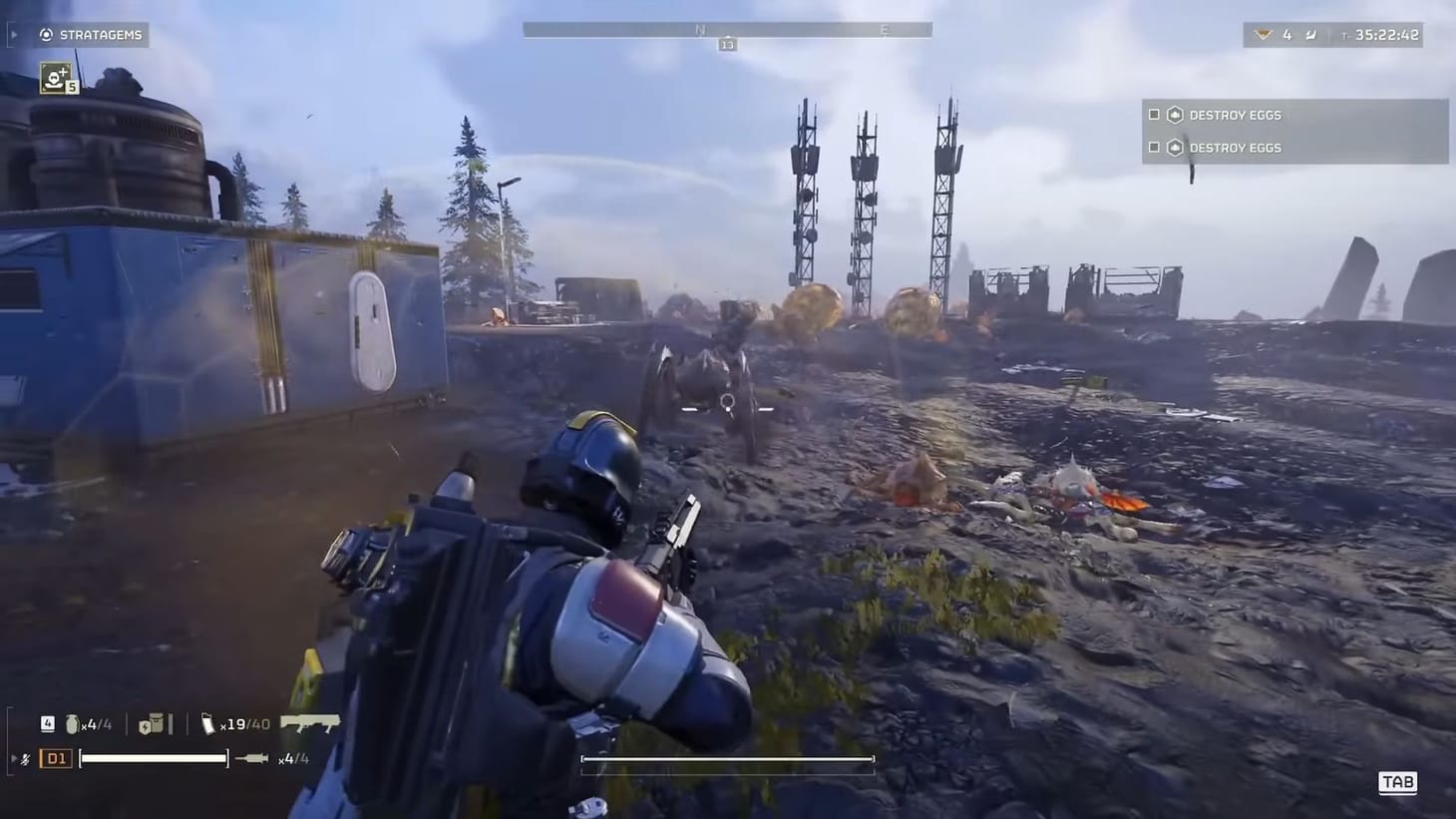Check the first DESTROY EGGS objective box
This screenshot has width=1456, height=819.
(1154, 114)
